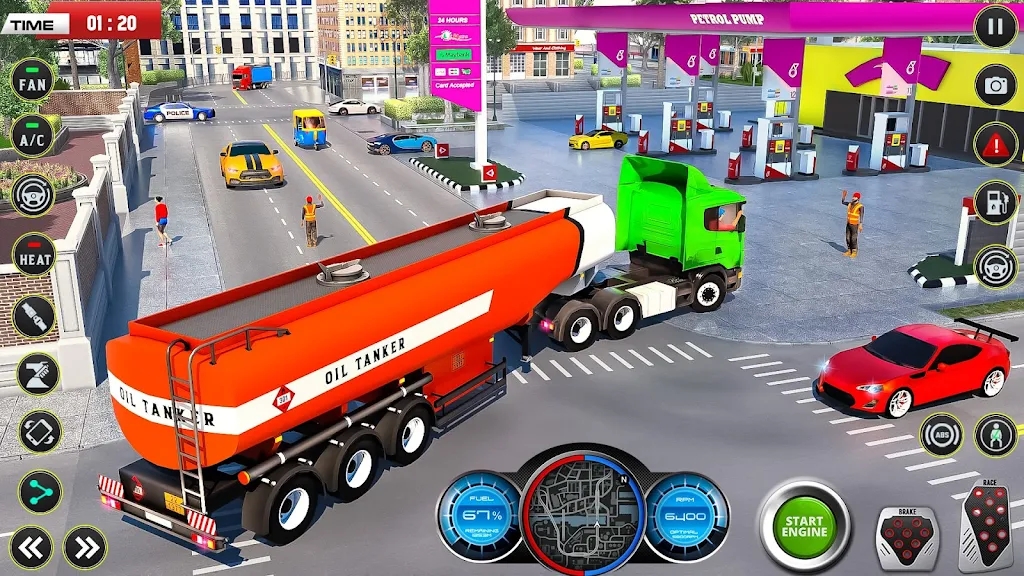Fasten the seat belt buckle icon

[x=34, y=316]
